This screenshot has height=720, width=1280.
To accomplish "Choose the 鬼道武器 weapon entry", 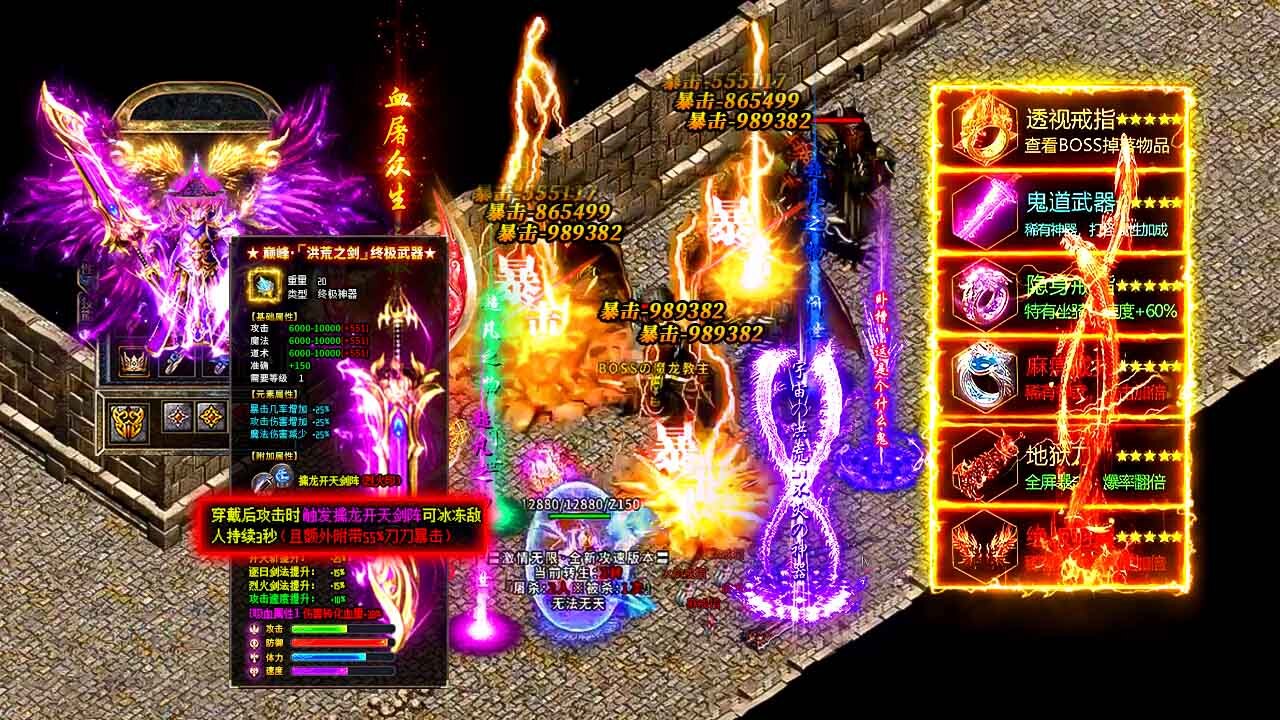I will pos(1062,212).
